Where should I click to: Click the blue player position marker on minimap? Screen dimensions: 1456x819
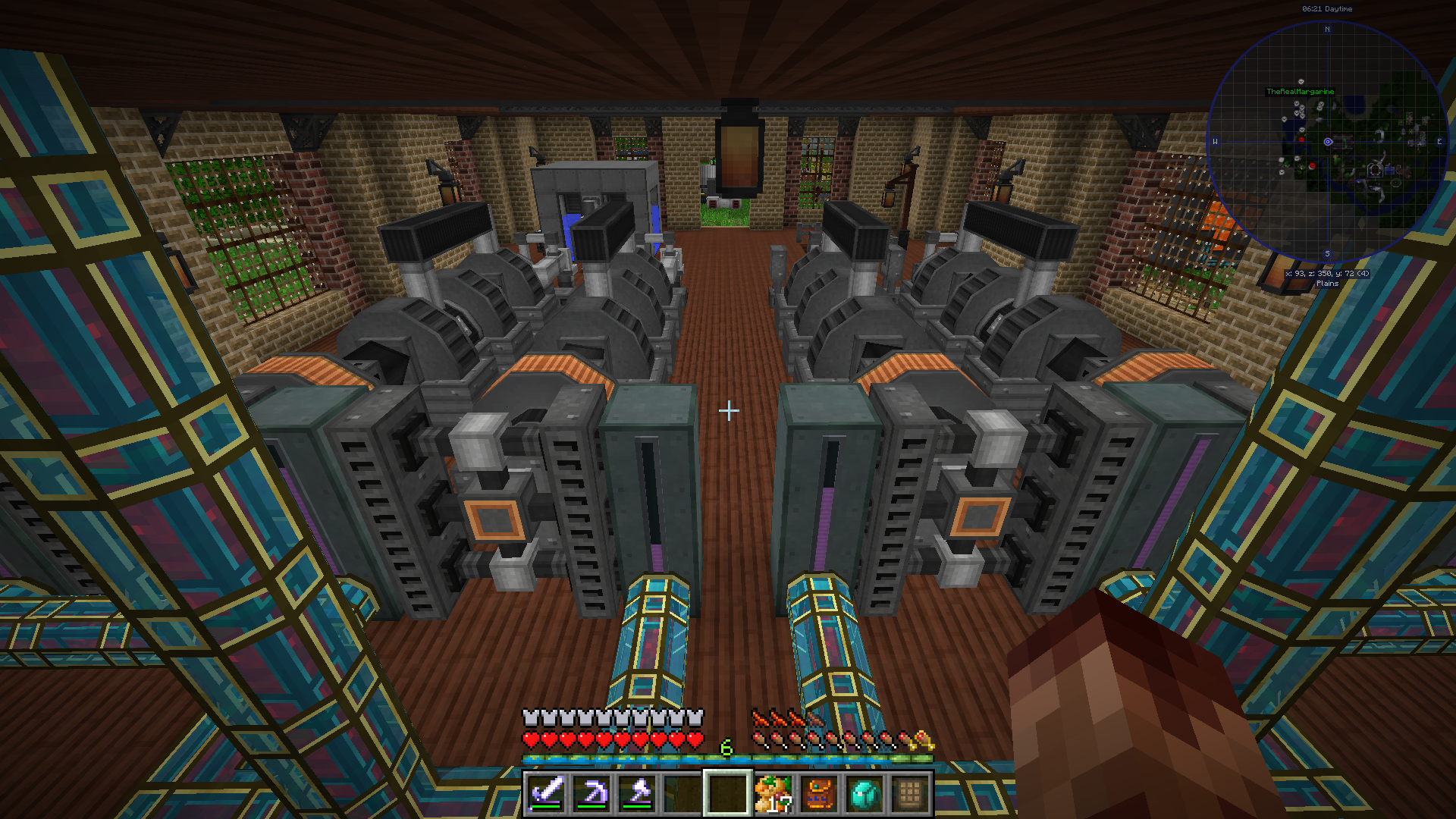tap(1328, 142)
